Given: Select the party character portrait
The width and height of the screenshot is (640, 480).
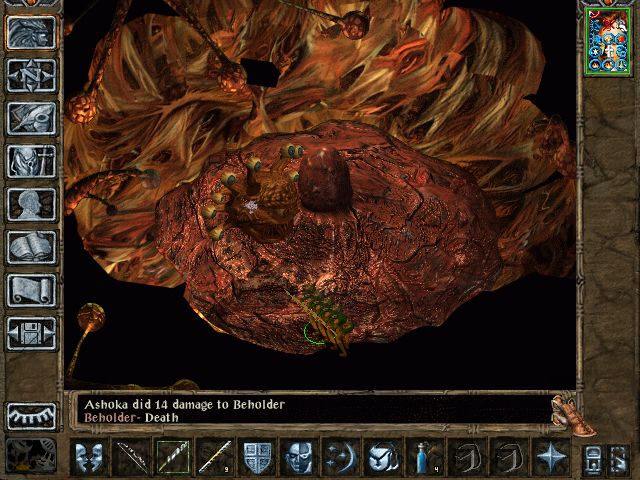Looking at the screenshot, I should pos(608,42).
